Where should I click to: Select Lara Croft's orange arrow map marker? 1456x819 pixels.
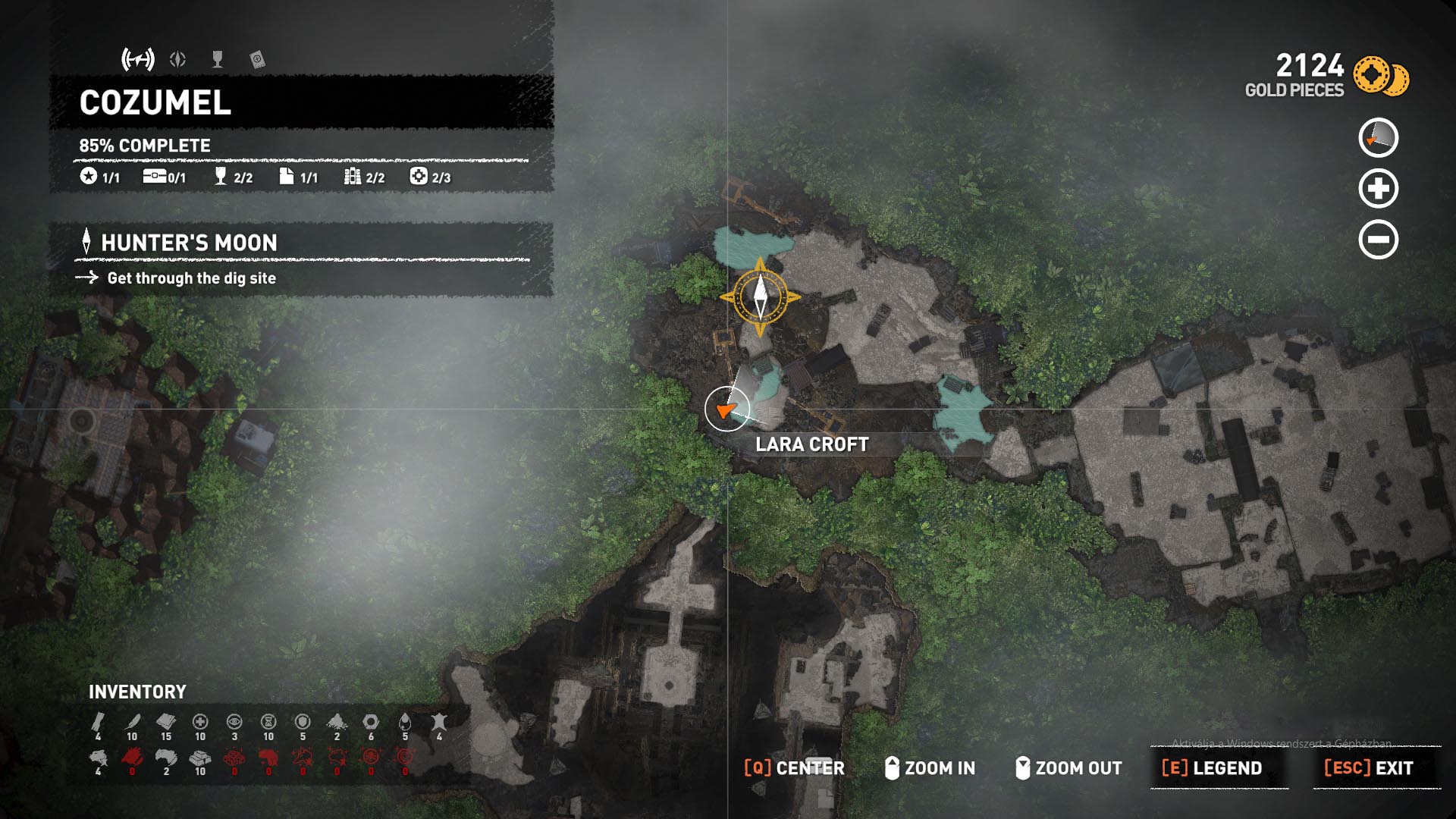pyautogui.click(x=726, y=409)
